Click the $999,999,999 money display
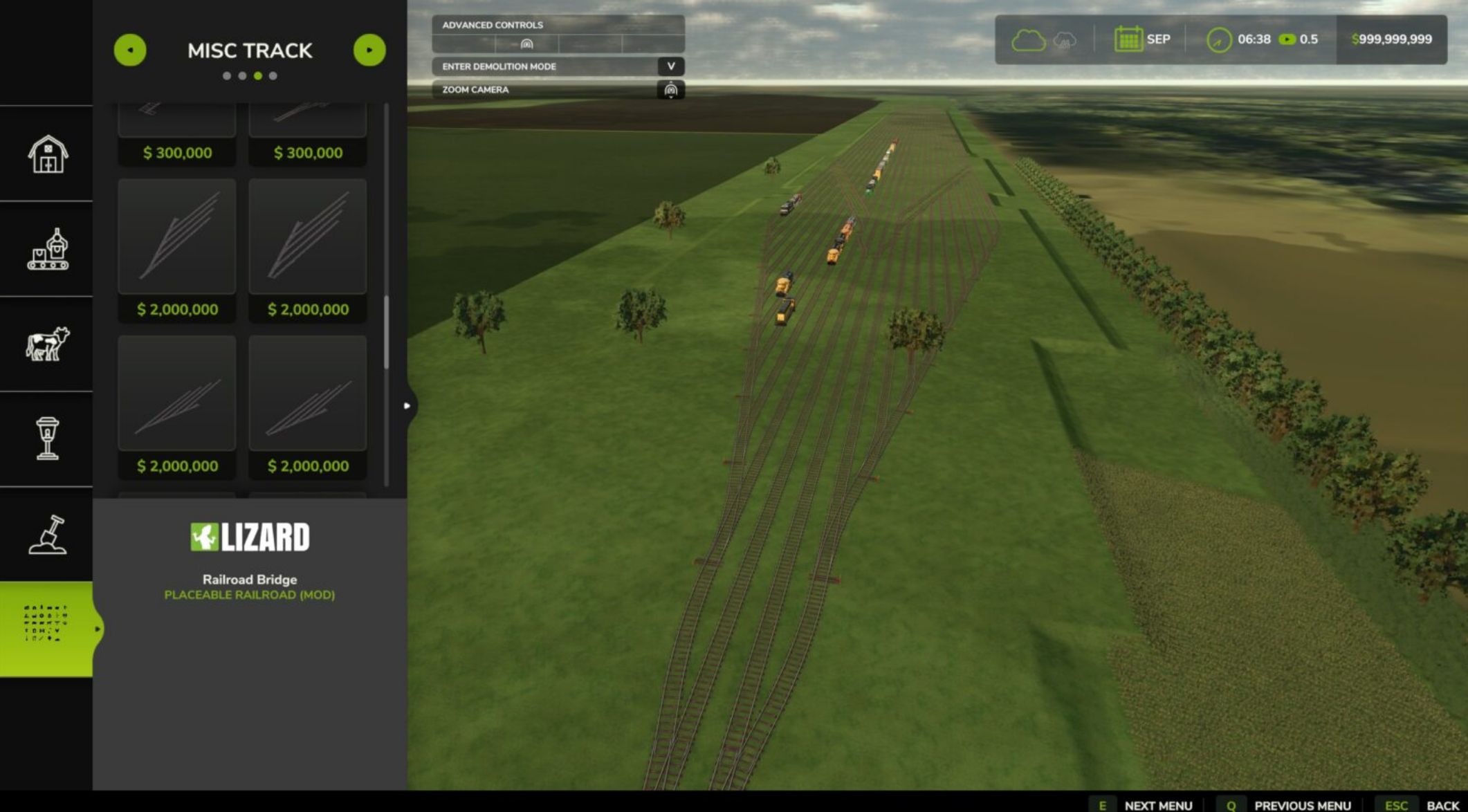 click(1391, 39)
